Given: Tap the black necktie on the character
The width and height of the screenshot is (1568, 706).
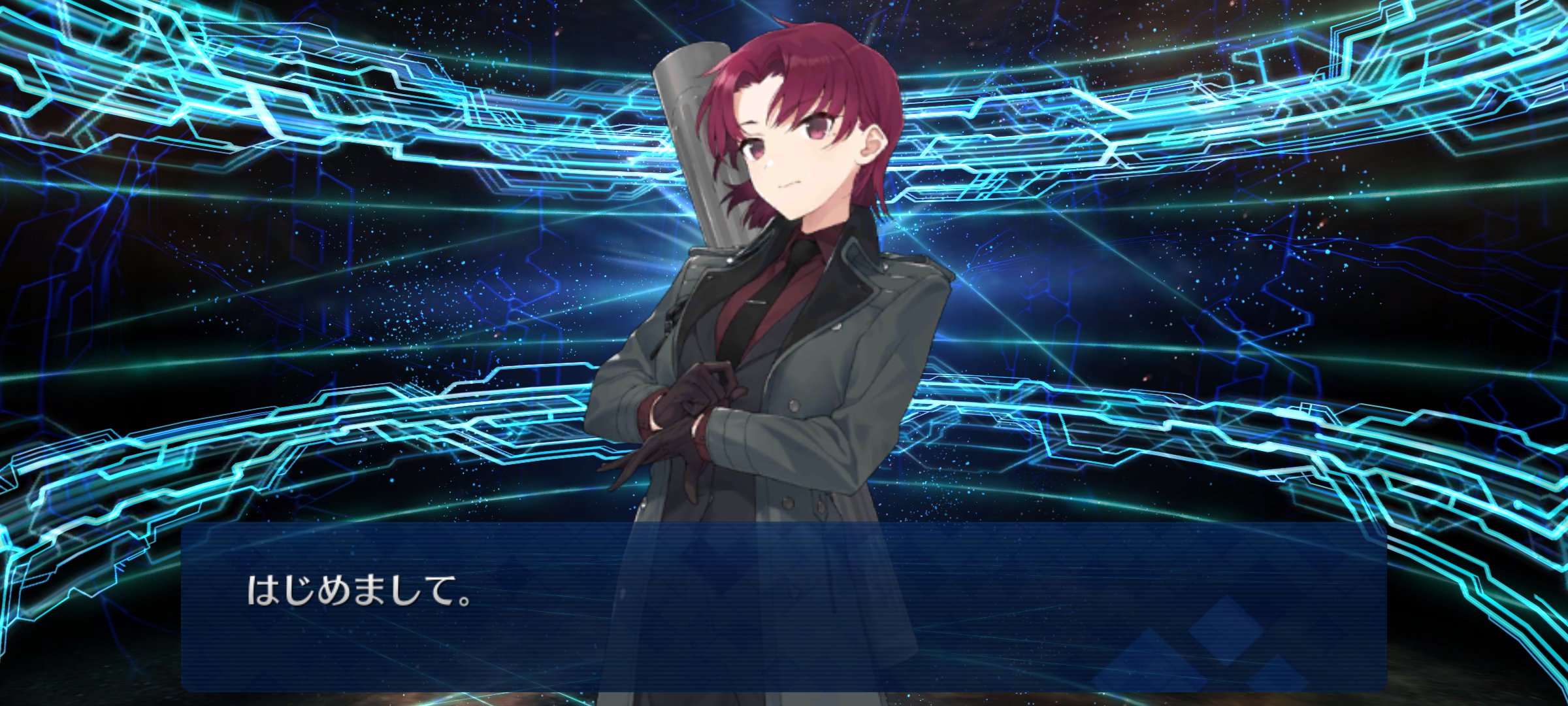Looking at the screenshot, I should click(x=794, y=281).
